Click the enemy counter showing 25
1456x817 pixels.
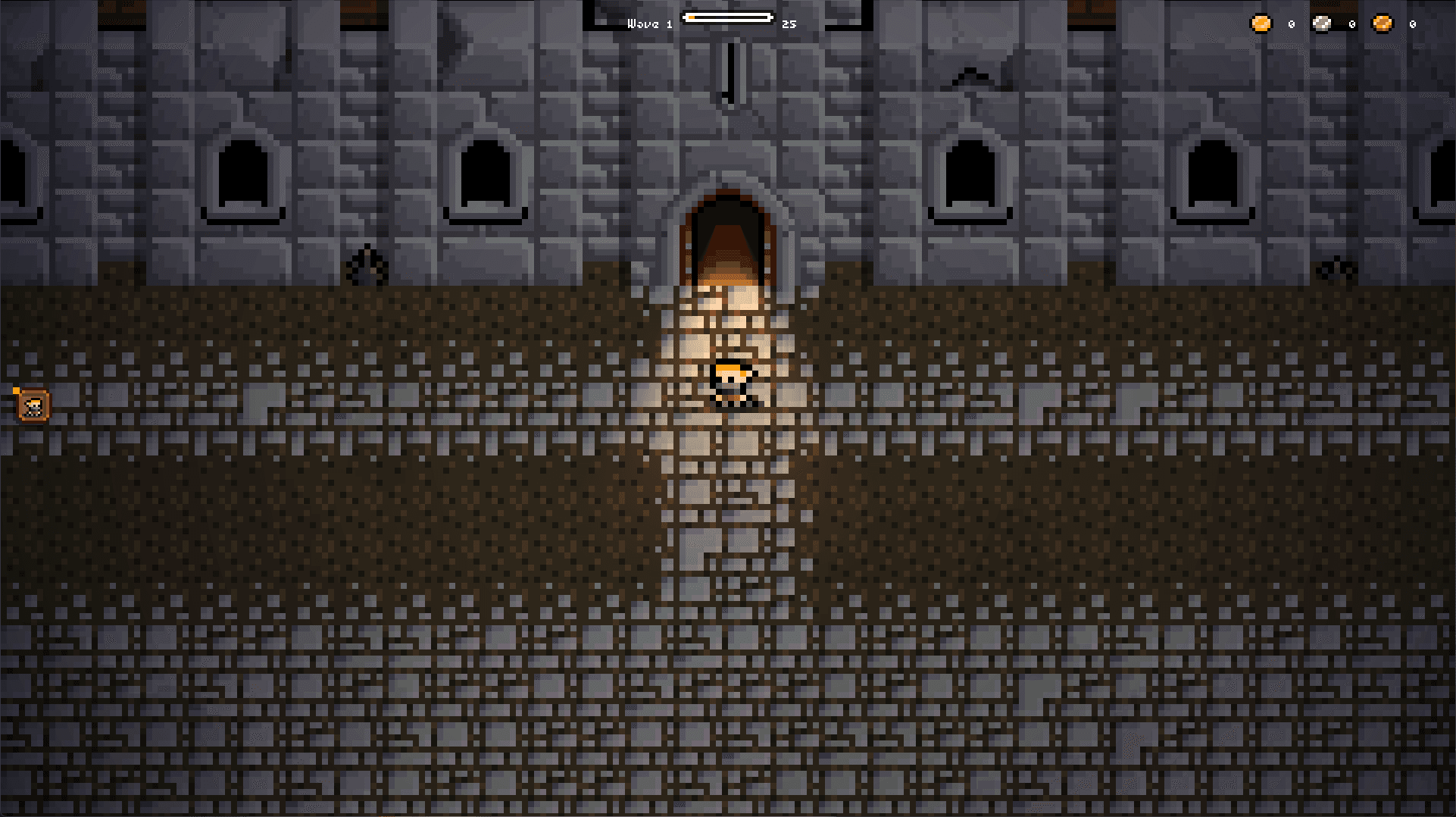pos(789,23)
